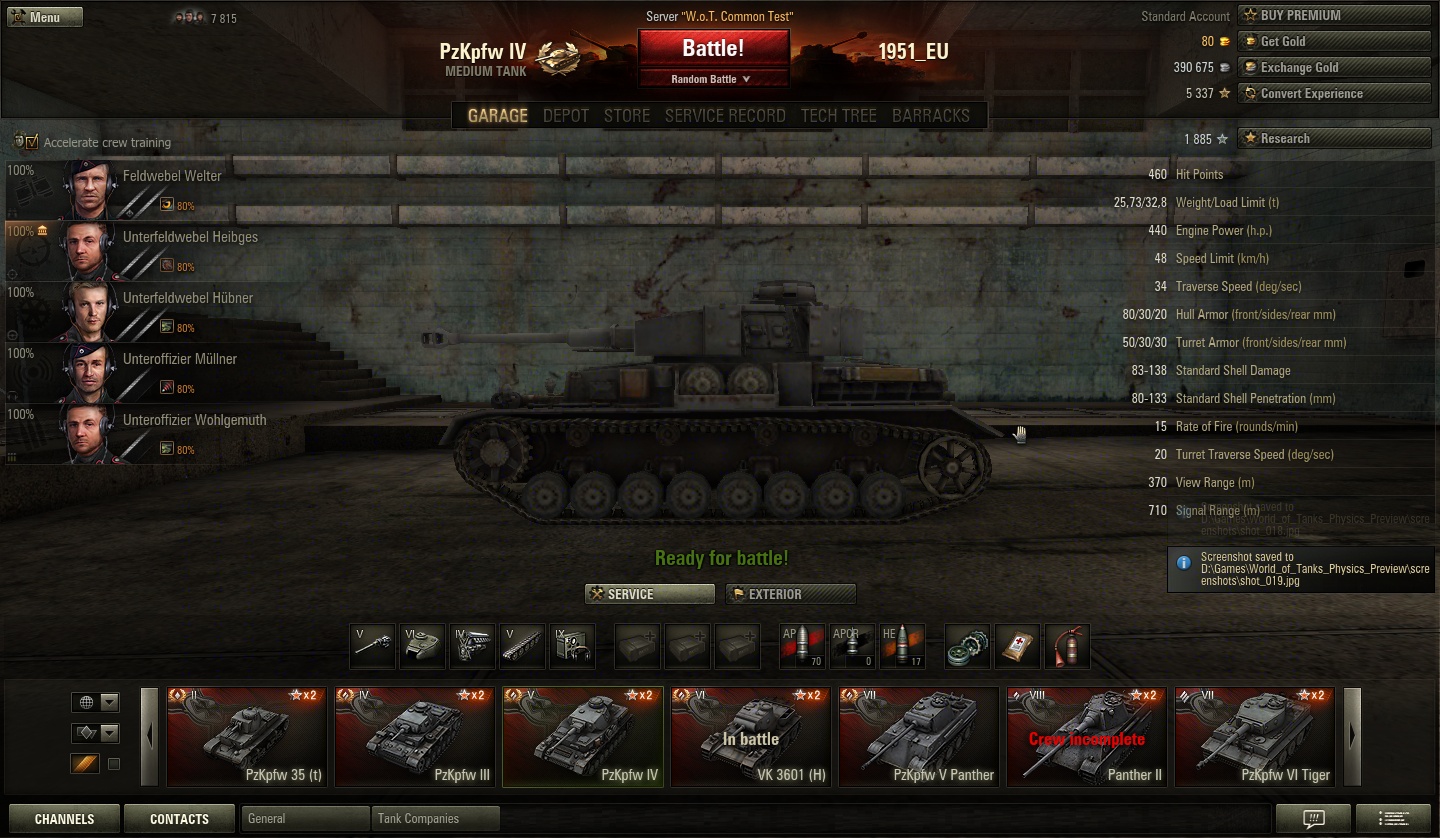The height and width of the screenshot is (838, 1440).
Task: Open the Exchange Gold option
Action: point(1334,67)
